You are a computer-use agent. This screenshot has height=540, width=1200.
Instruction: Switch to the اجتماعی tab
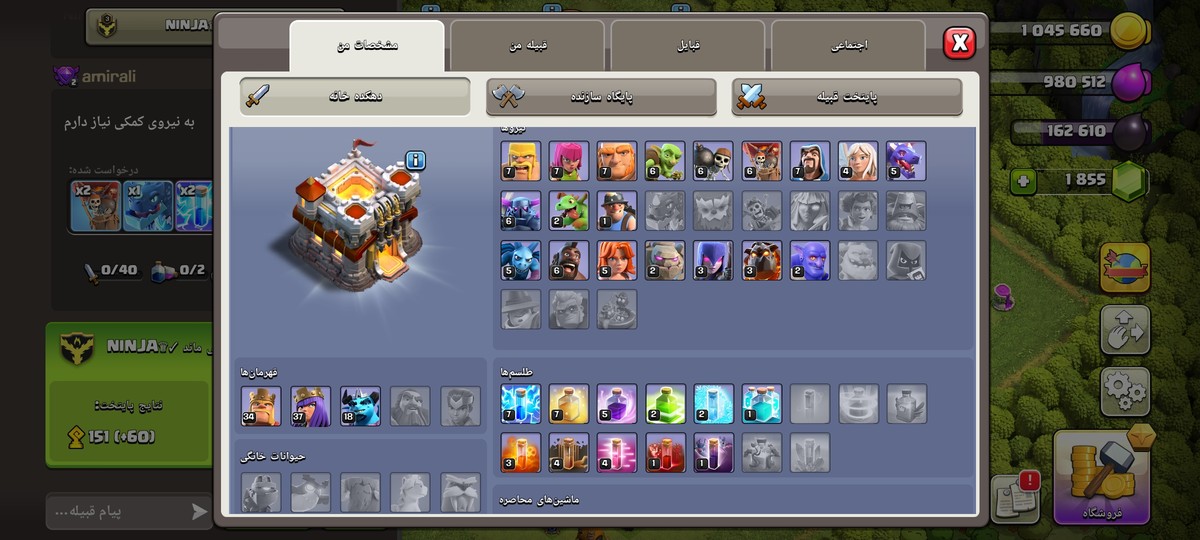(849, 46)
